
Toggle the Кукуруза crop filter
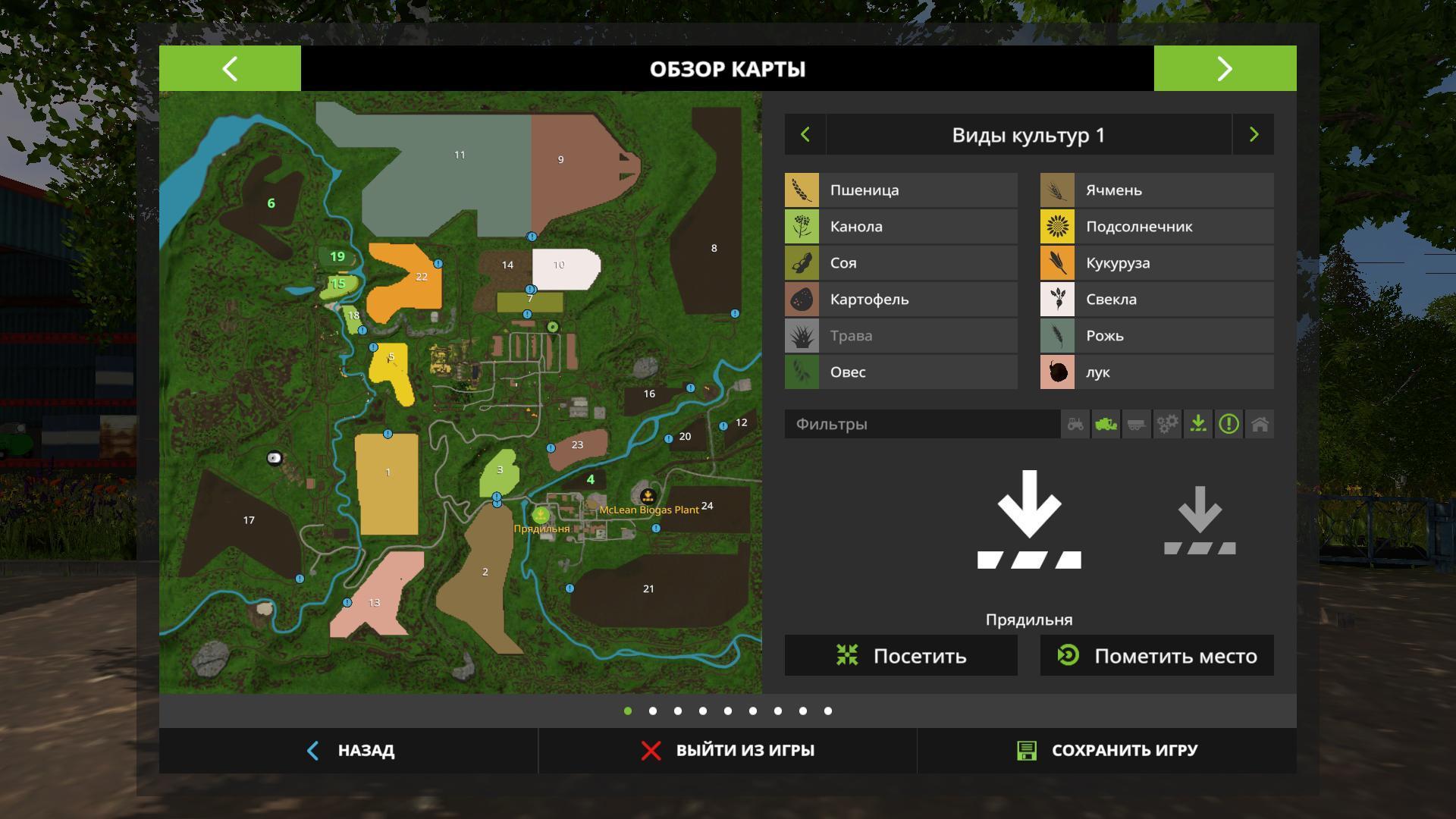click(x=1156, y=263)
